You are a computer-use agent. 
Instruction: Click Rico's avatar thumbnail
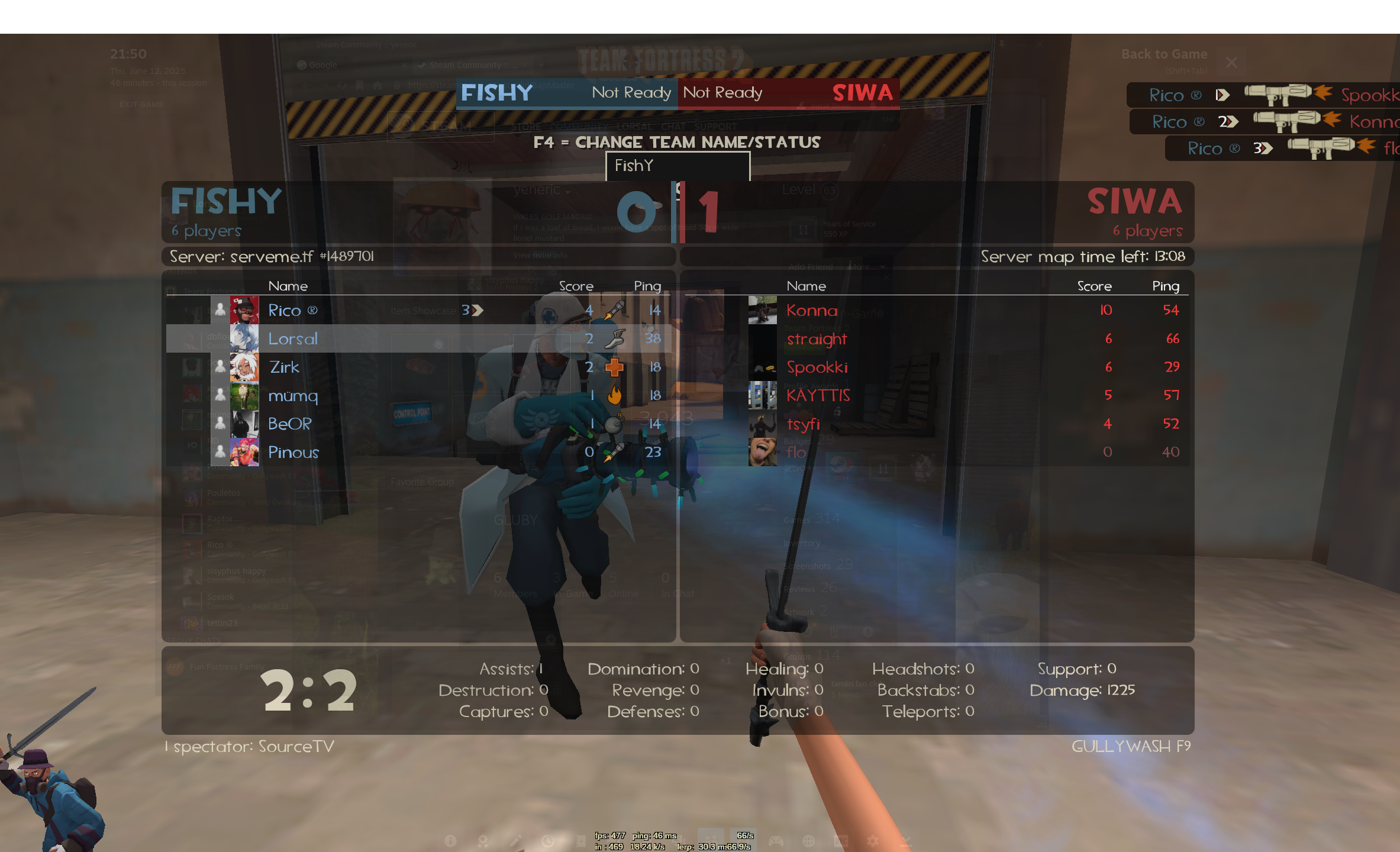244,310
